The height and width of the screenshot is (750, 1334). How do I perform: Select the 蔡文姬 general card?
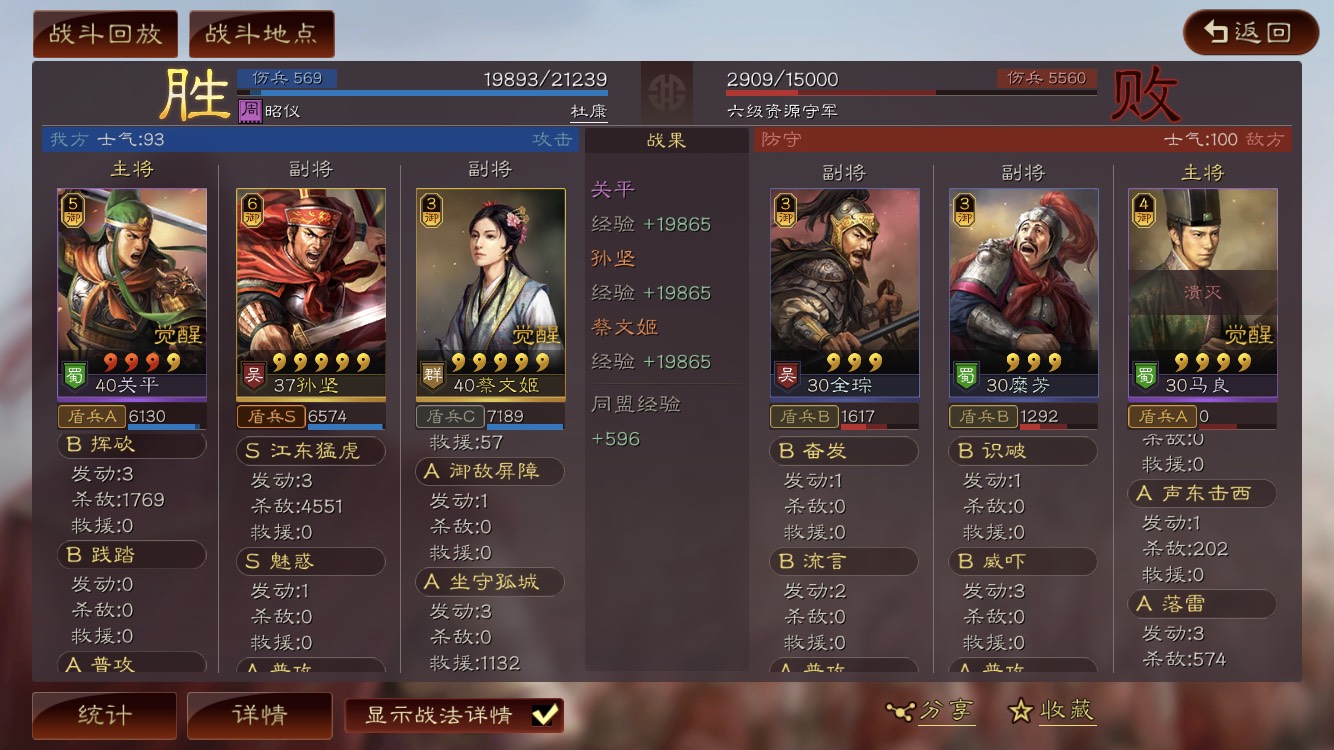pyautogui.click(x=490, y=290)
